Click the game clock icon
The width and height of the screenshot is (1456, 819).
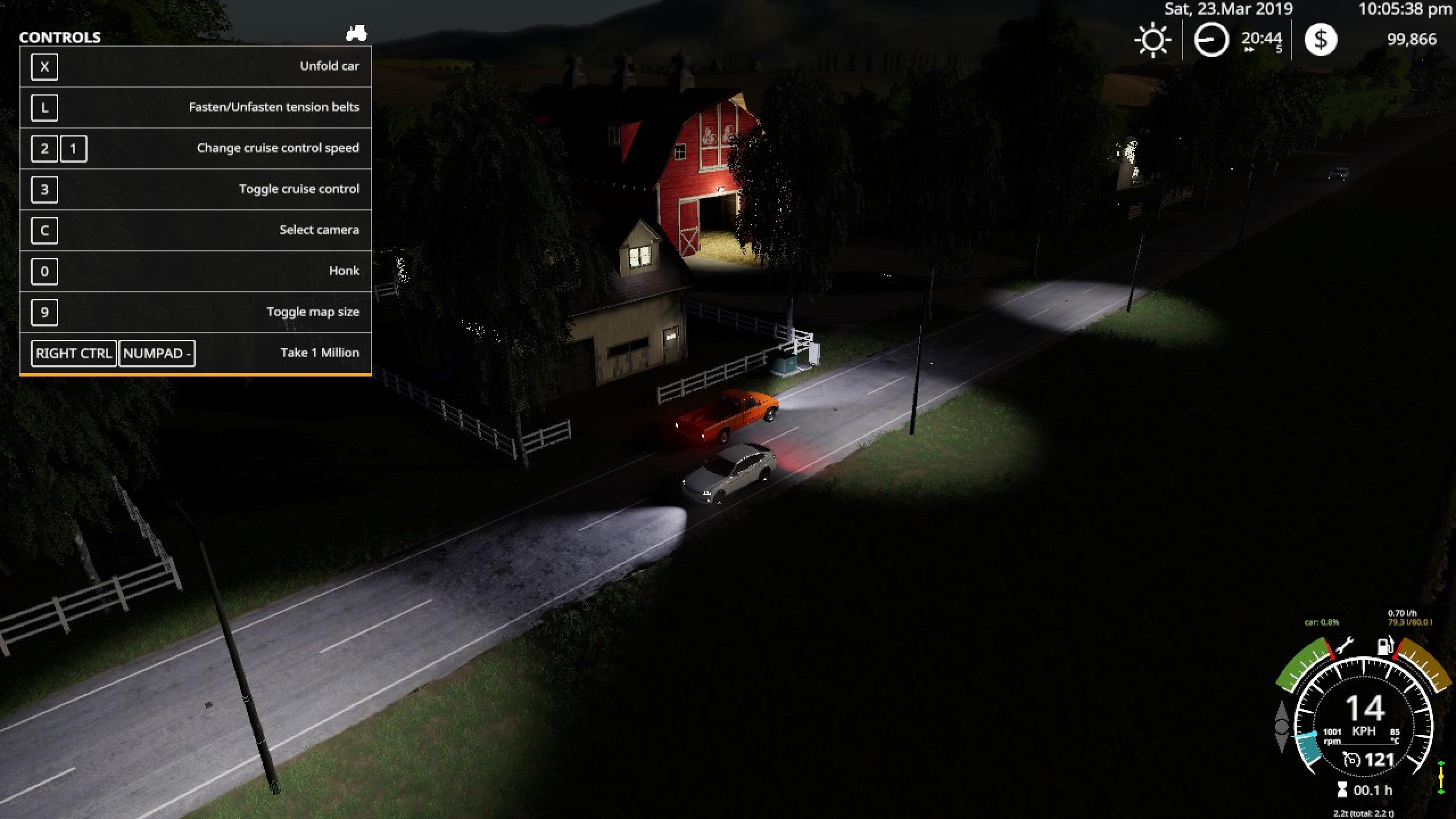pyautogui.click(x=1211, y=40)
